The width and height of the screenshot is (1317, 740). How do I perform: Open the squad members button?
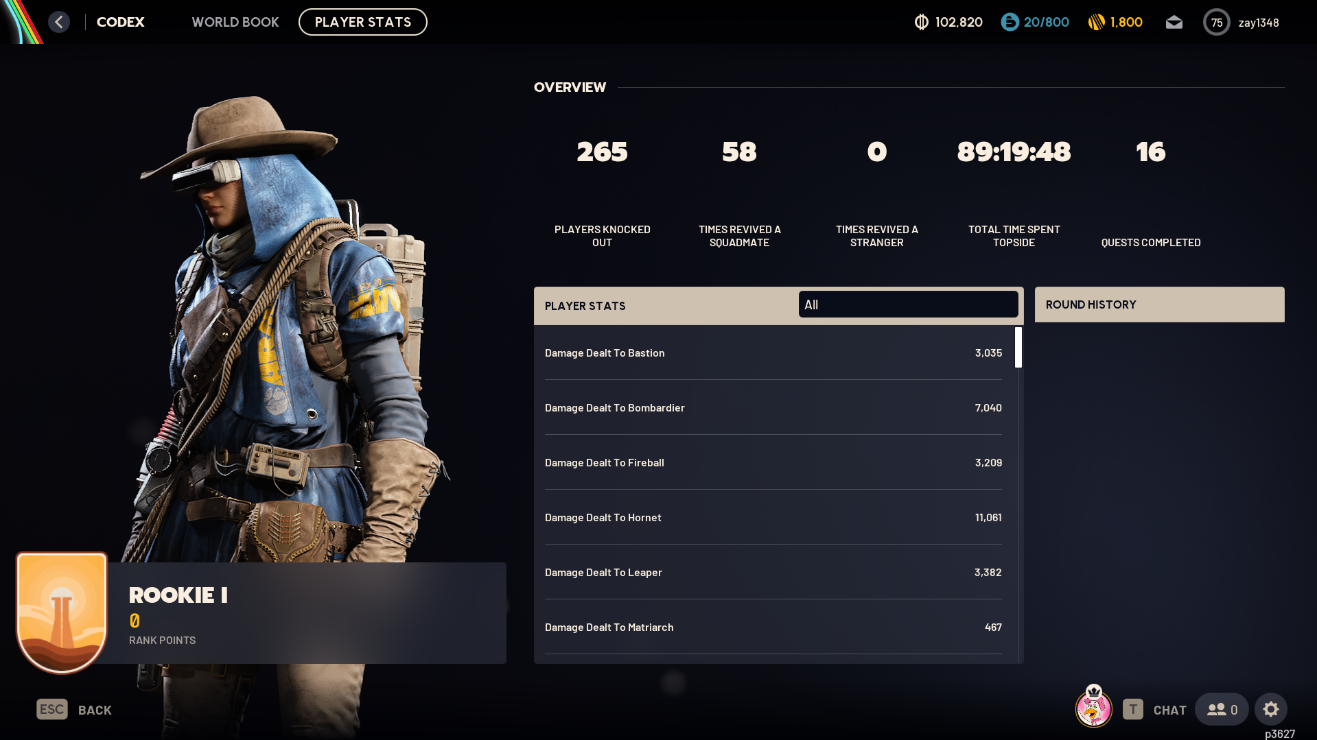click(1222, 709)
